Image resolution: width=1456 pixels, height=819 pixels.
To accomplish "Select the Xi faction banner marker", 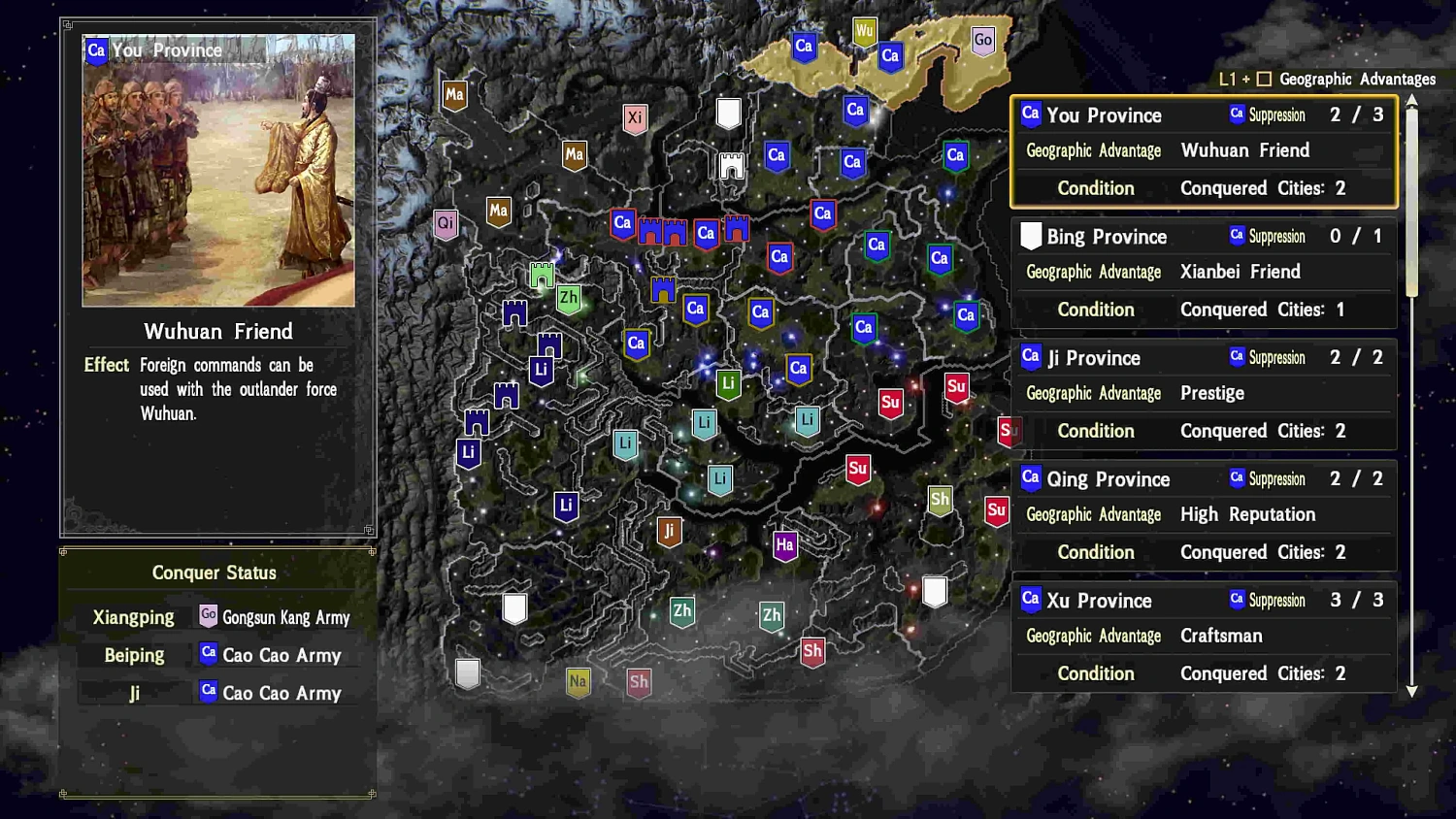I will click(x=636, y=118).
